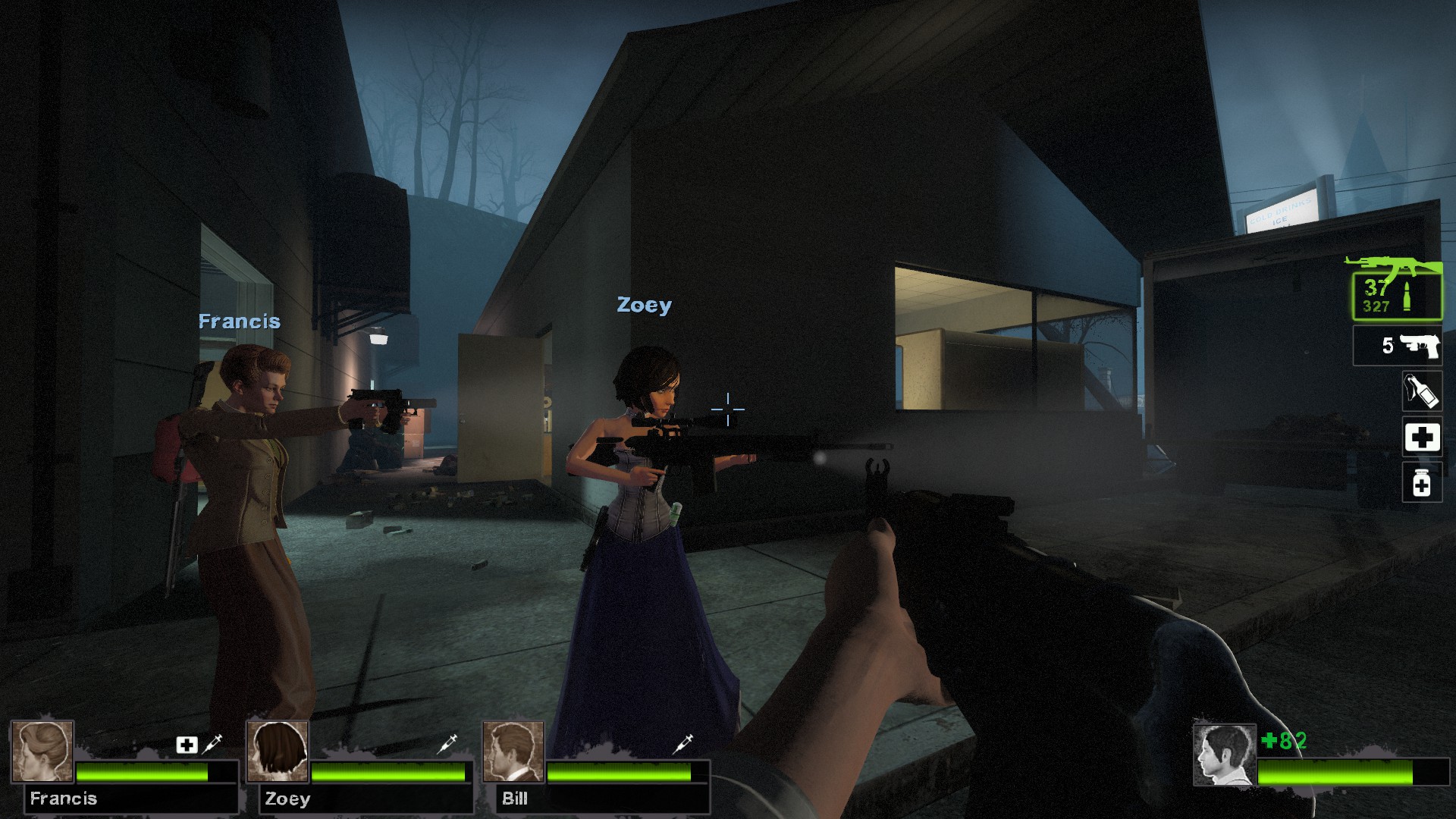Pick the pain pills slot

click(x=1421, y=483)
